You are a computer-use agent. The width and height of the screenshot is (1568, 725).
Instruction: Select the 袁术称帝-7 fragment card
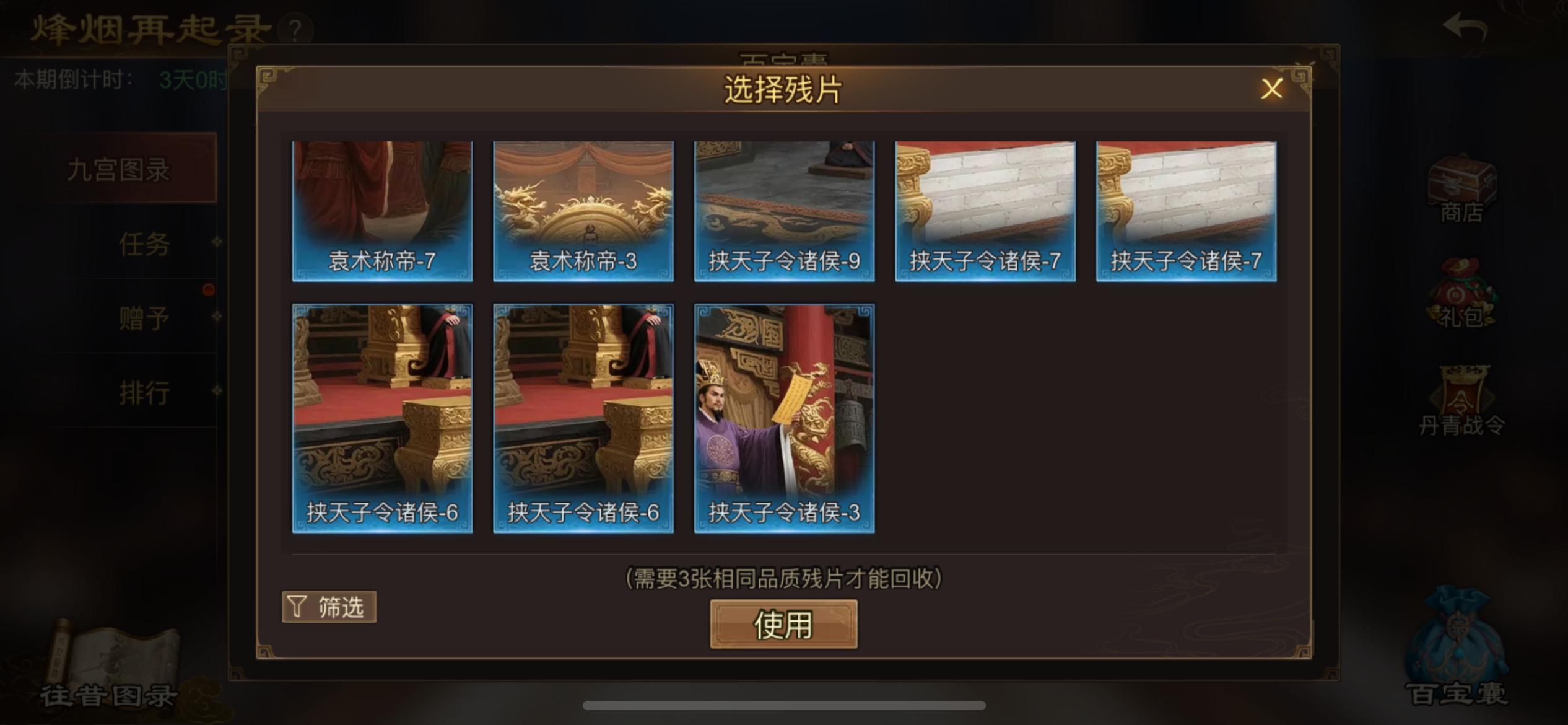coord(382,211)
